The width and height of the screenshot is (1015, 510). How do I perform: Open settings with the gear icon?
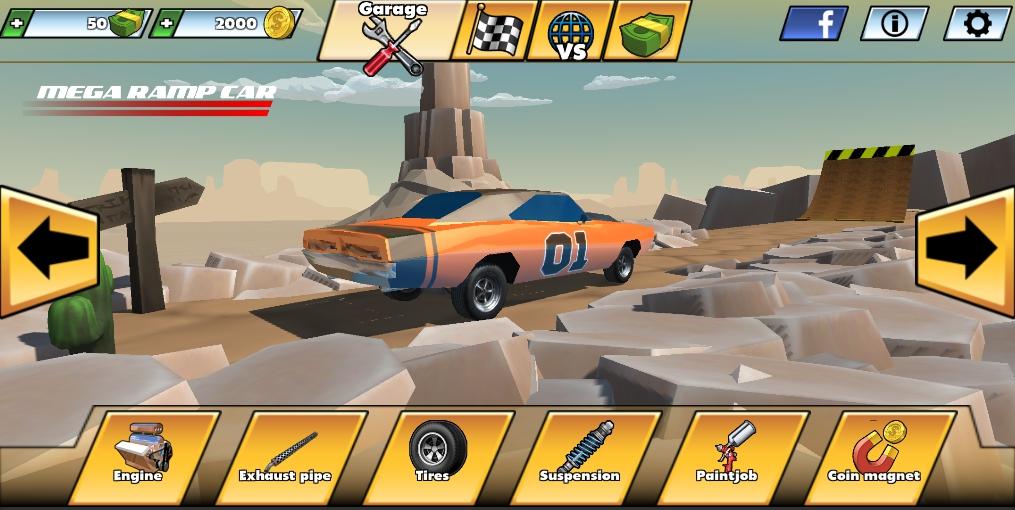click(x=976, y=23)
